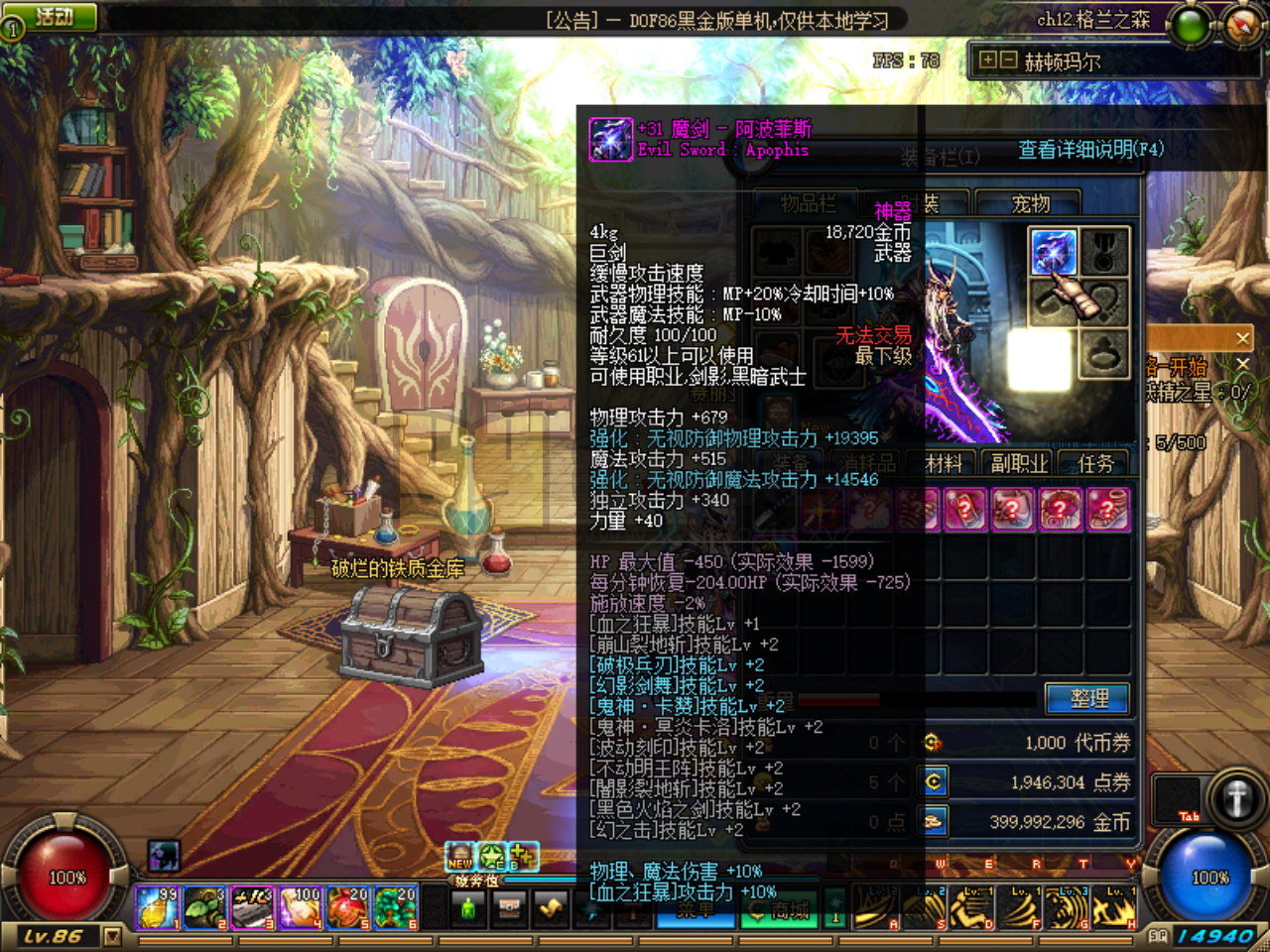
Task: Click the small arrow beside Lv.86
Action: pos(112,936)
